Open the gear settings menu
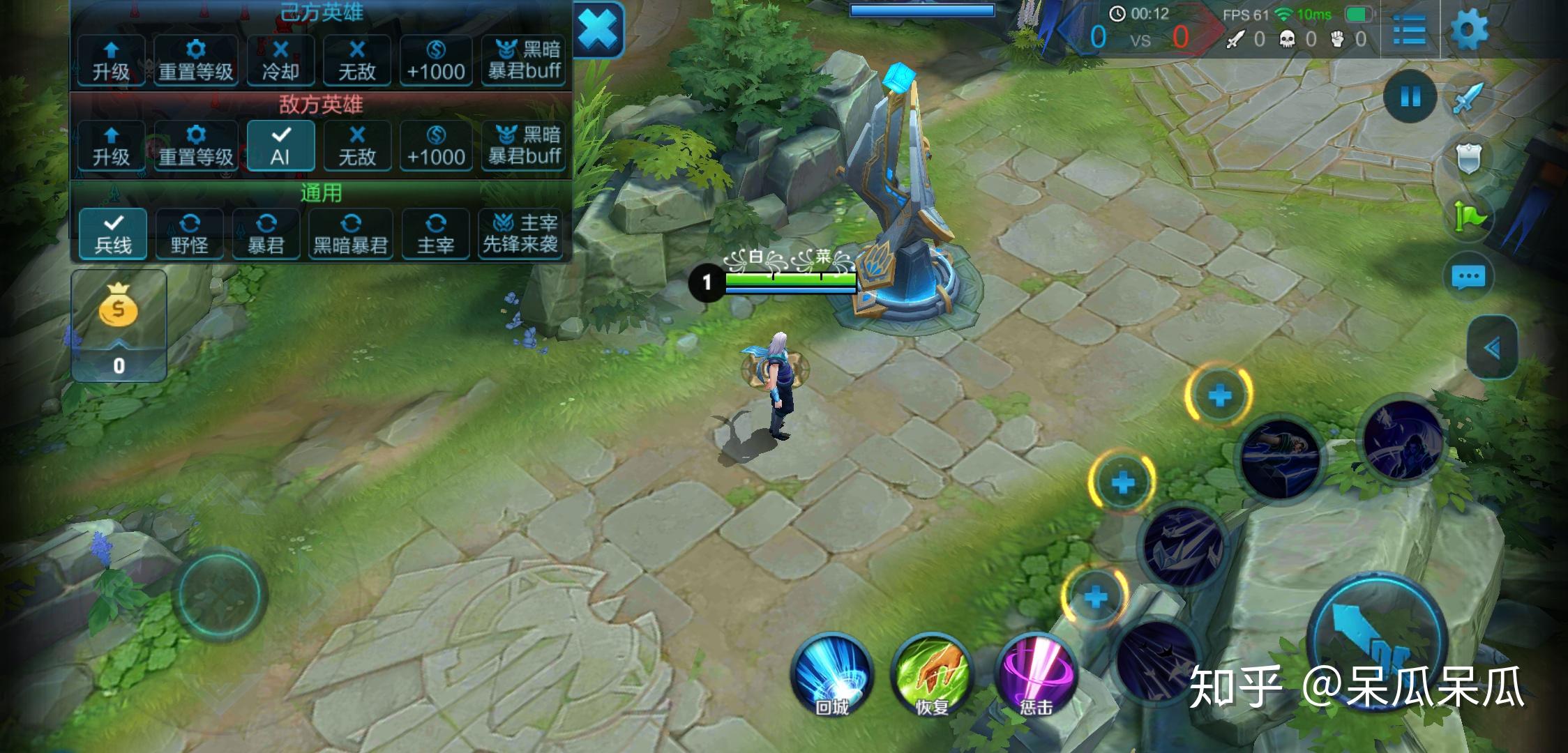 1468,31
